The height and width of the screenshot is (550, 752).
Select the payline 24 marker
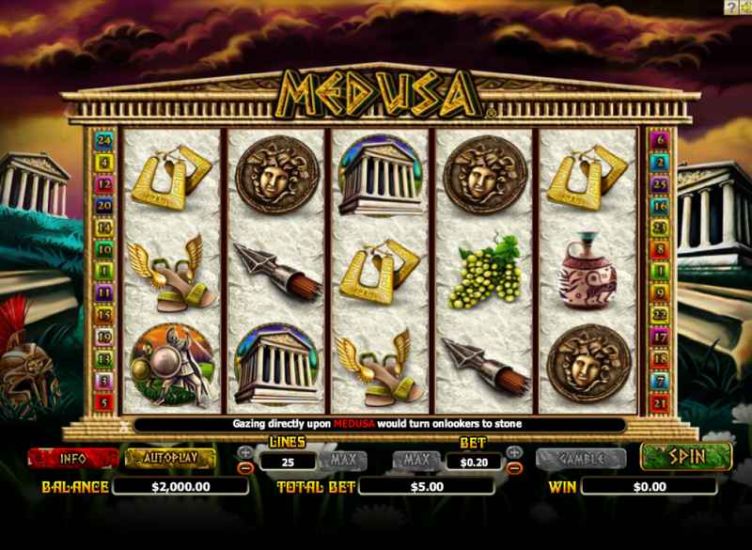pyautogui.click(x=101, y=140)
